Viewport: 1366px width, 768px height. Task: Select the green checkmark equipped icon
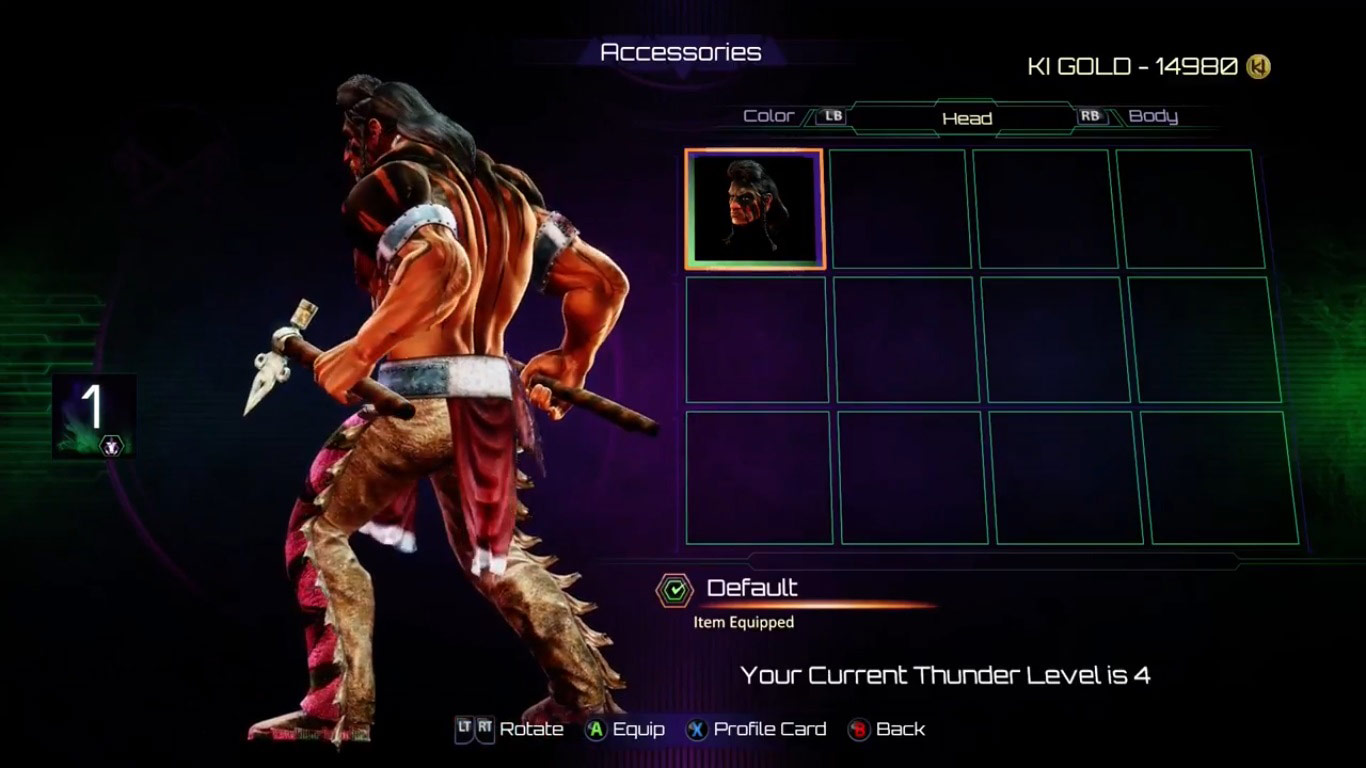[x=676, y=589]
